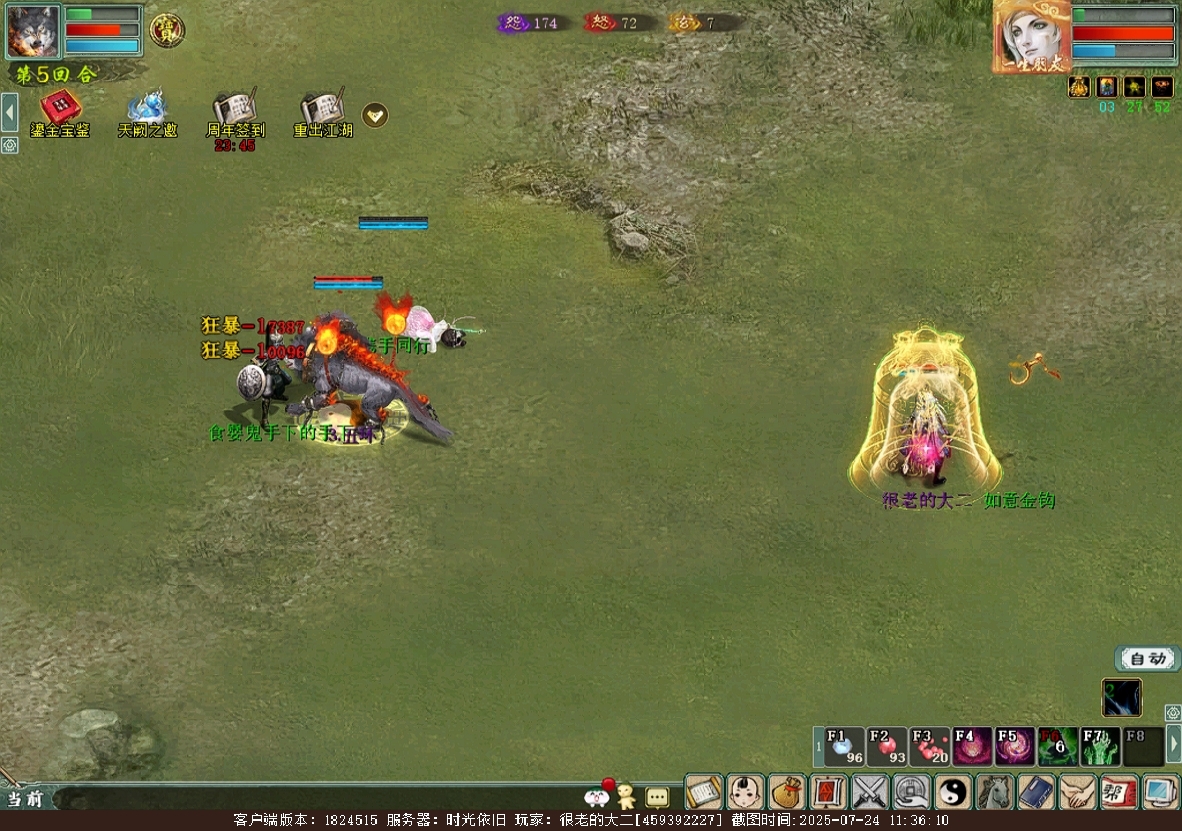1182x831 pixels.
Task: Click the round 宝 treasure badge
Action: [167, 30]
